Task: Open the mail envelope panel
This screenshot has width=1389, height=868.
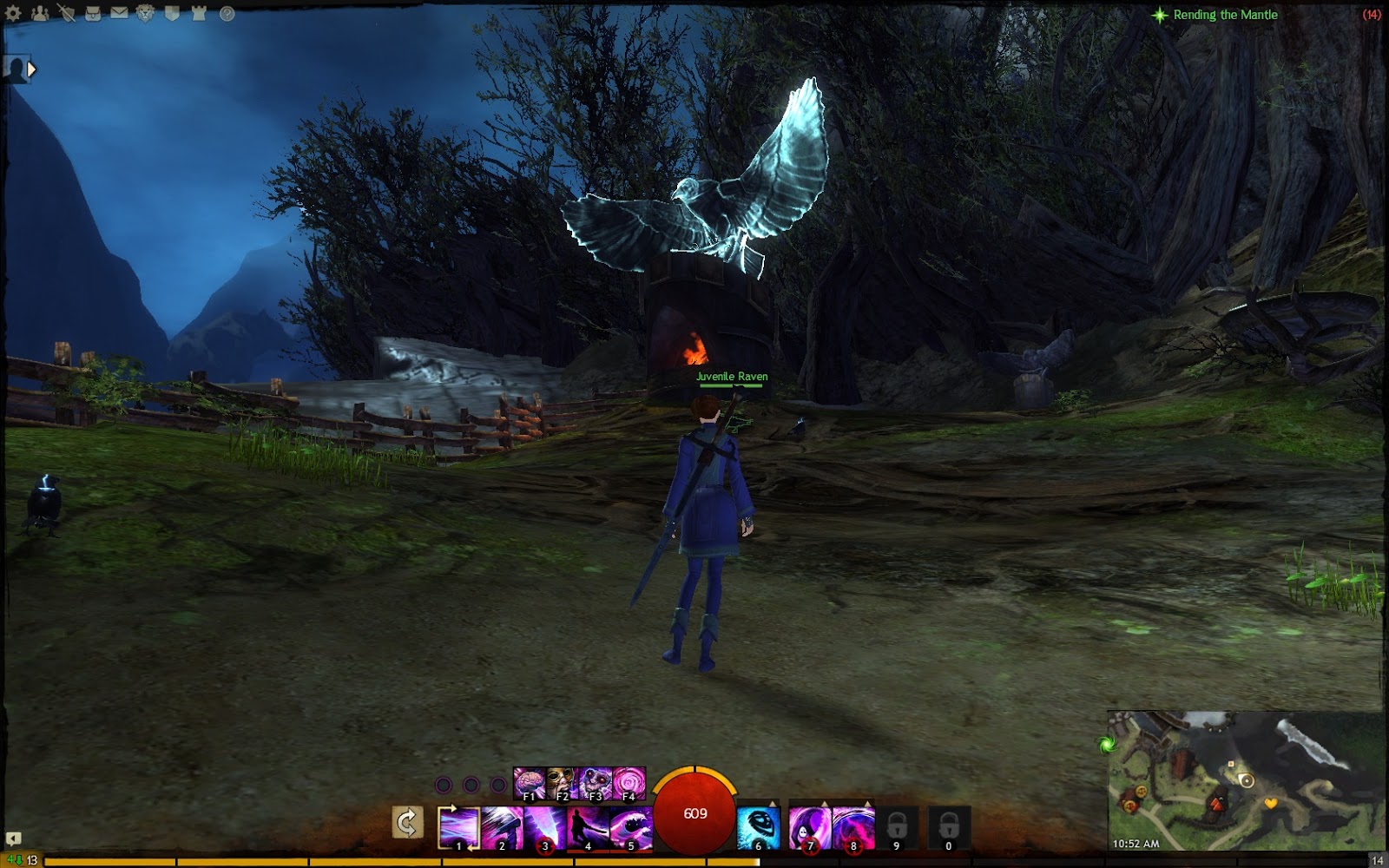Action: pos(119,13)
